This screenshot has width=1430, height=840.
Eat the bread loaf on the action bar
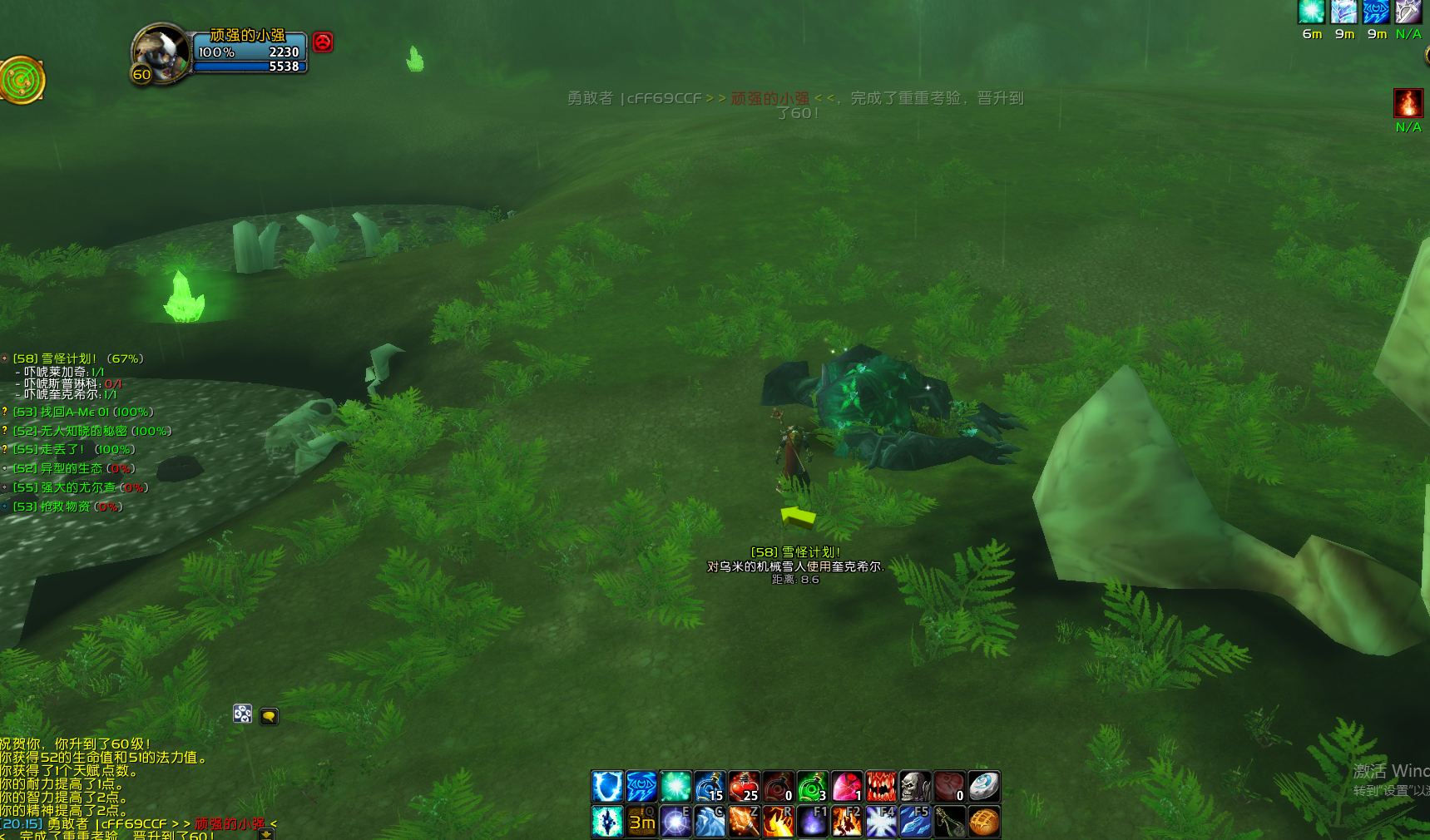click(x=983, y=821)
